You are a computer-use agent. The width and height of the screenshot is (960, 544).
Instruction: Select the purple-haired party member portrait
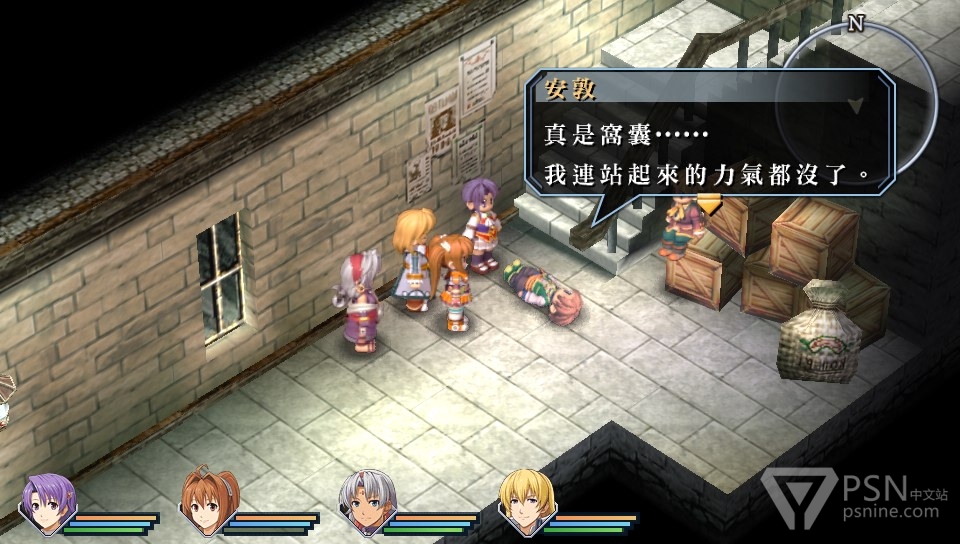tap(47, 499)
